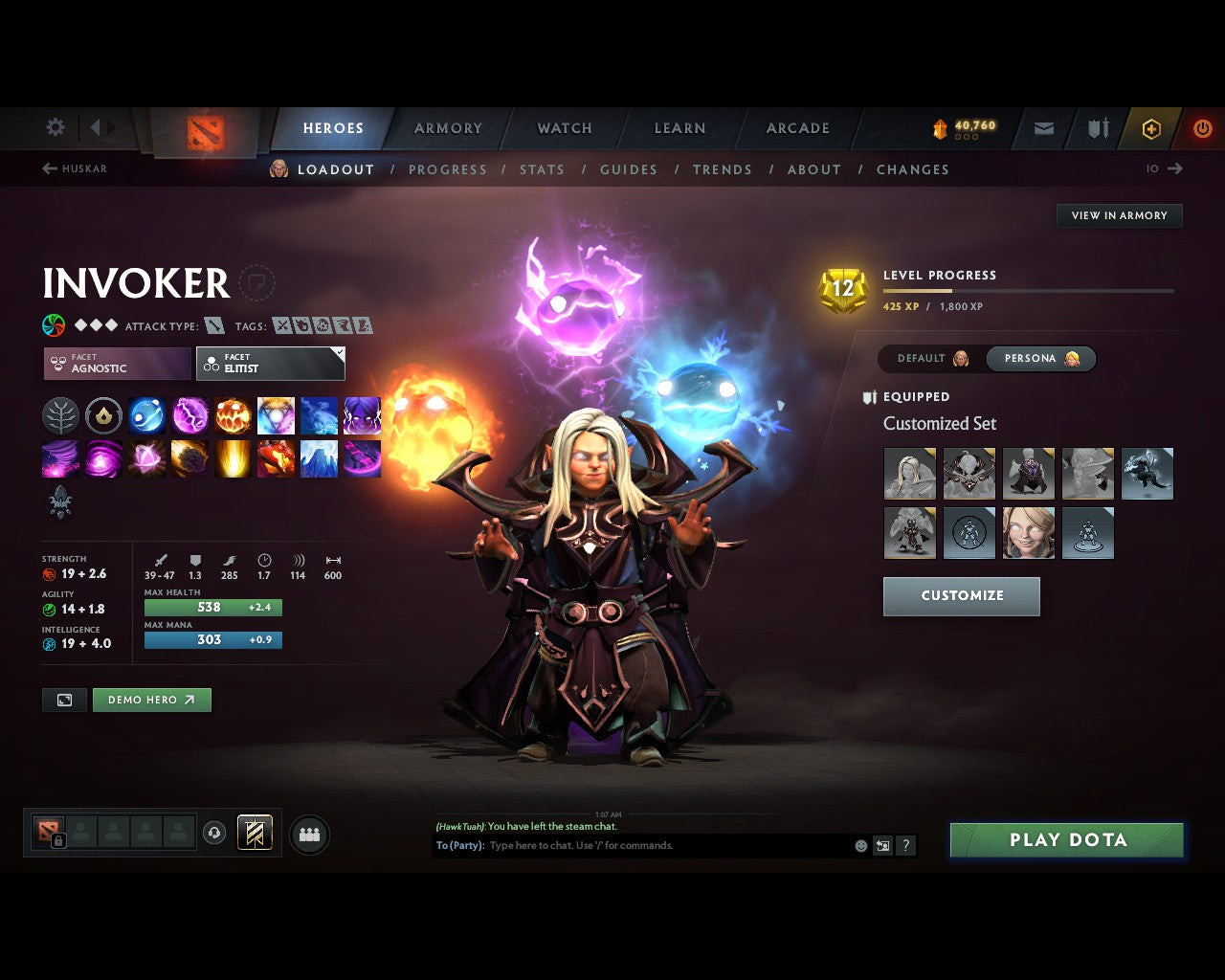
Task: Quit the game with the power icon
Action: pos(1202,128)
